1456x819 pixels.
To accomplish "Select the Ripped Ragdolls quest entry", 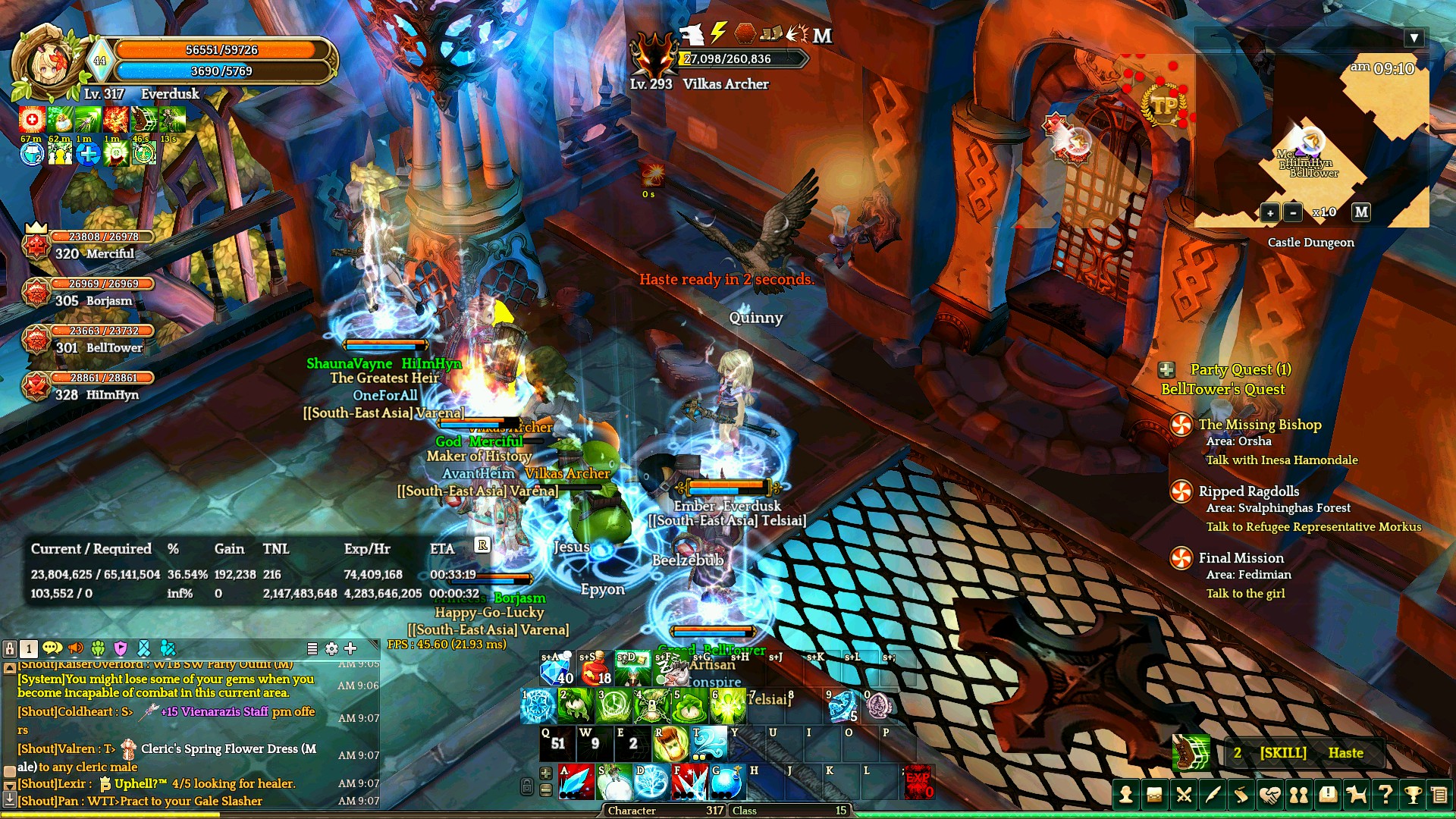I will tap(1248, 491).
